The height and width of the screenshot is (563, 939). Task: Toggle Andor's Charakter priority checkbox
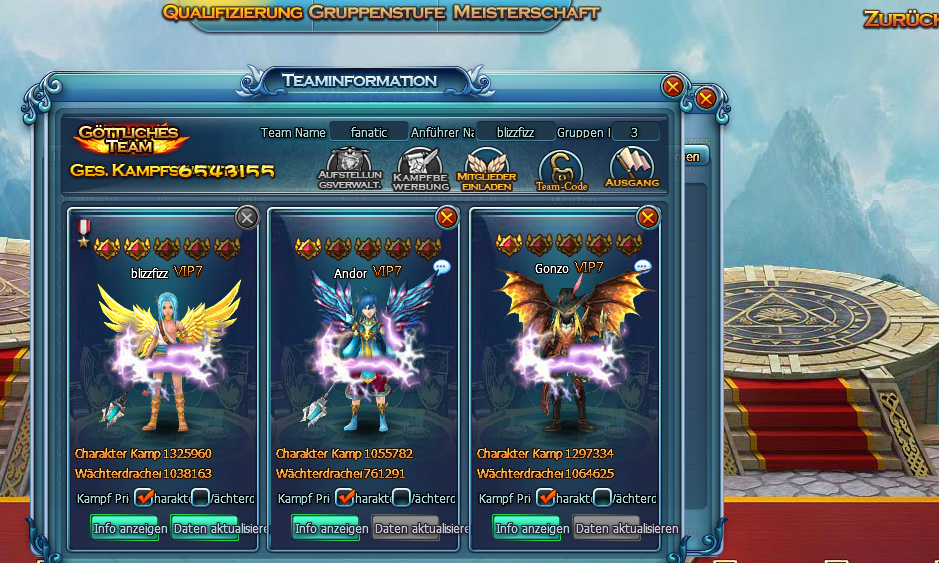(345, 497)
